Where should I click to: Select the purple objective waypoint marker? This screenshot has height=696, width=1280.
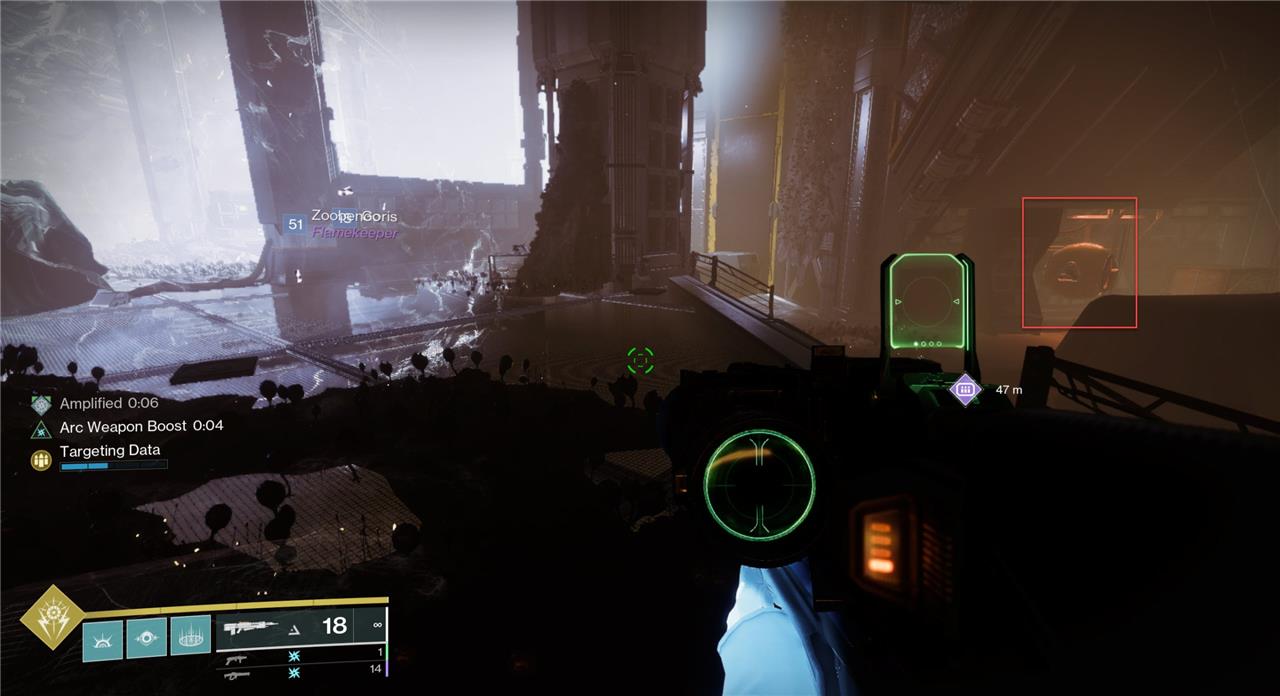(x=965, y=389)
